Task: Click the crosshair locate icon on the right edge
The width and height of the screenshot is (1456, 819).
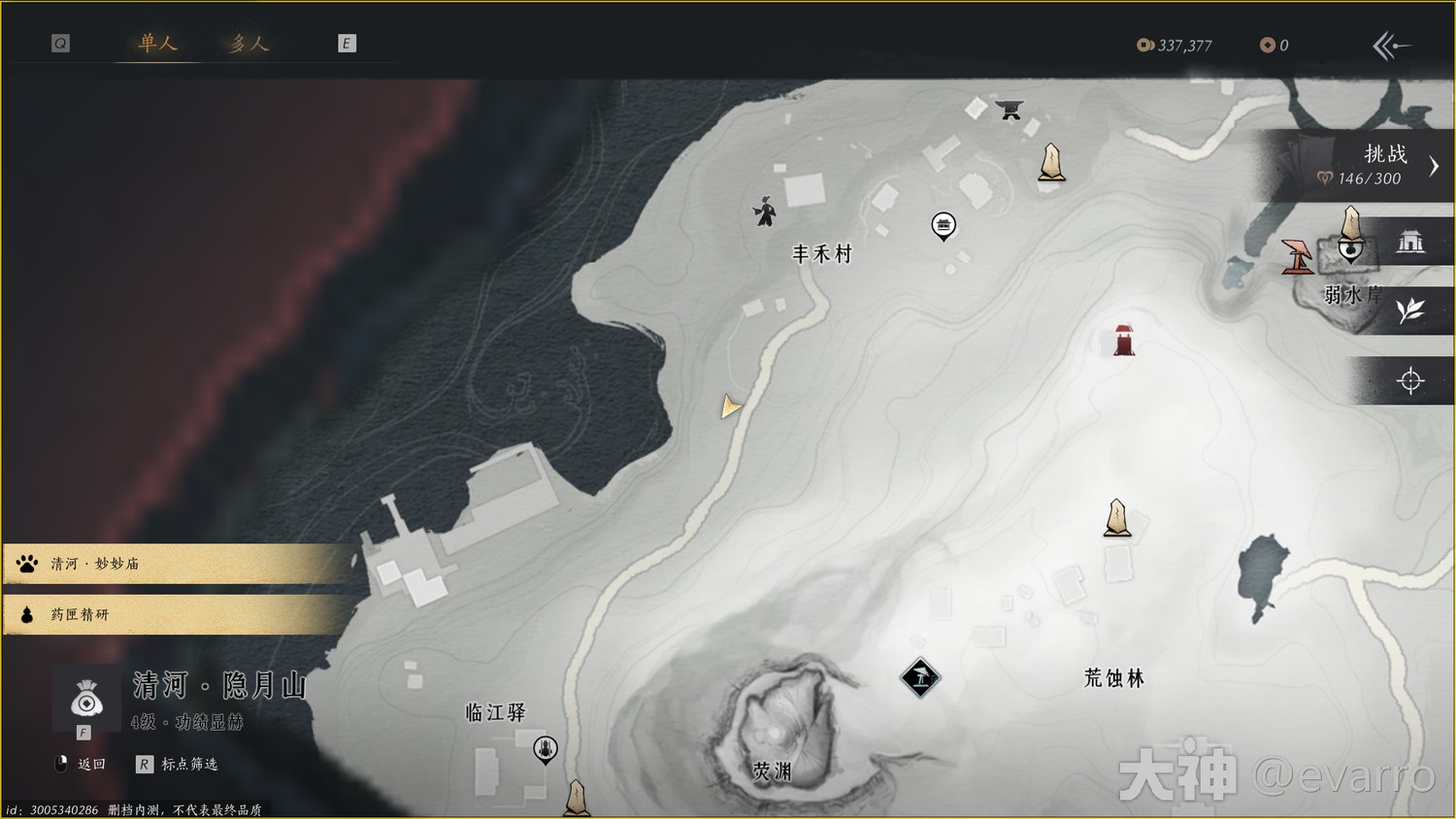Action: click(1410, 380)
